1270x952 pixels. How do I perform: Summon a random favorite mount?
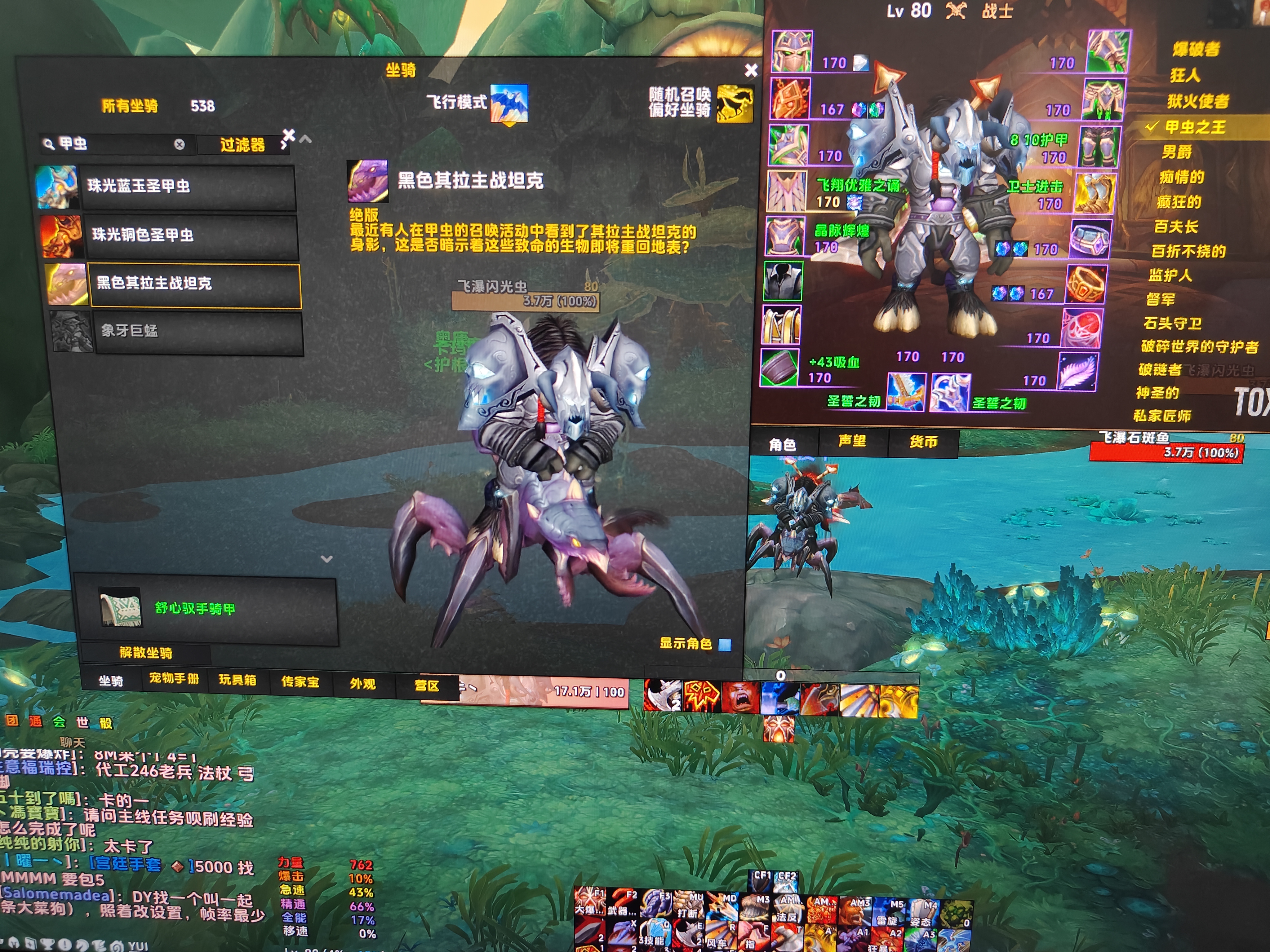735,103
